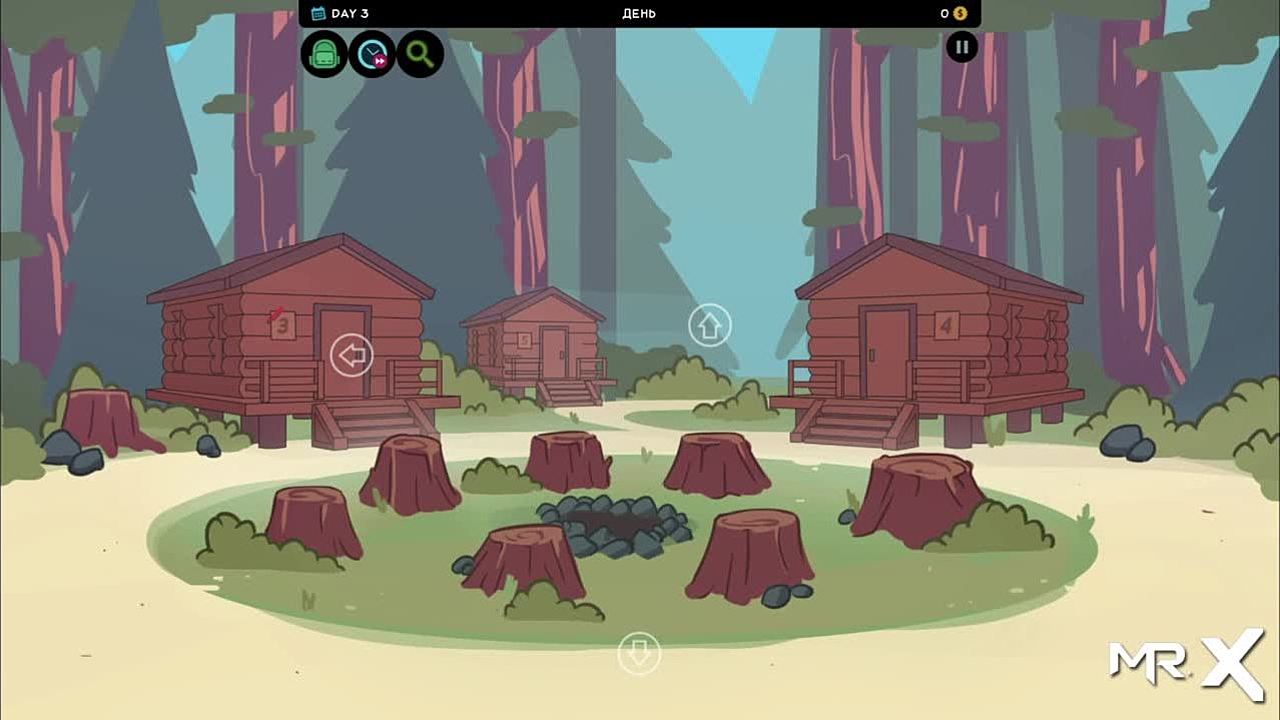
Task: Skip time with the clock fast-forward icon
Action: click(x=372, y=54)
